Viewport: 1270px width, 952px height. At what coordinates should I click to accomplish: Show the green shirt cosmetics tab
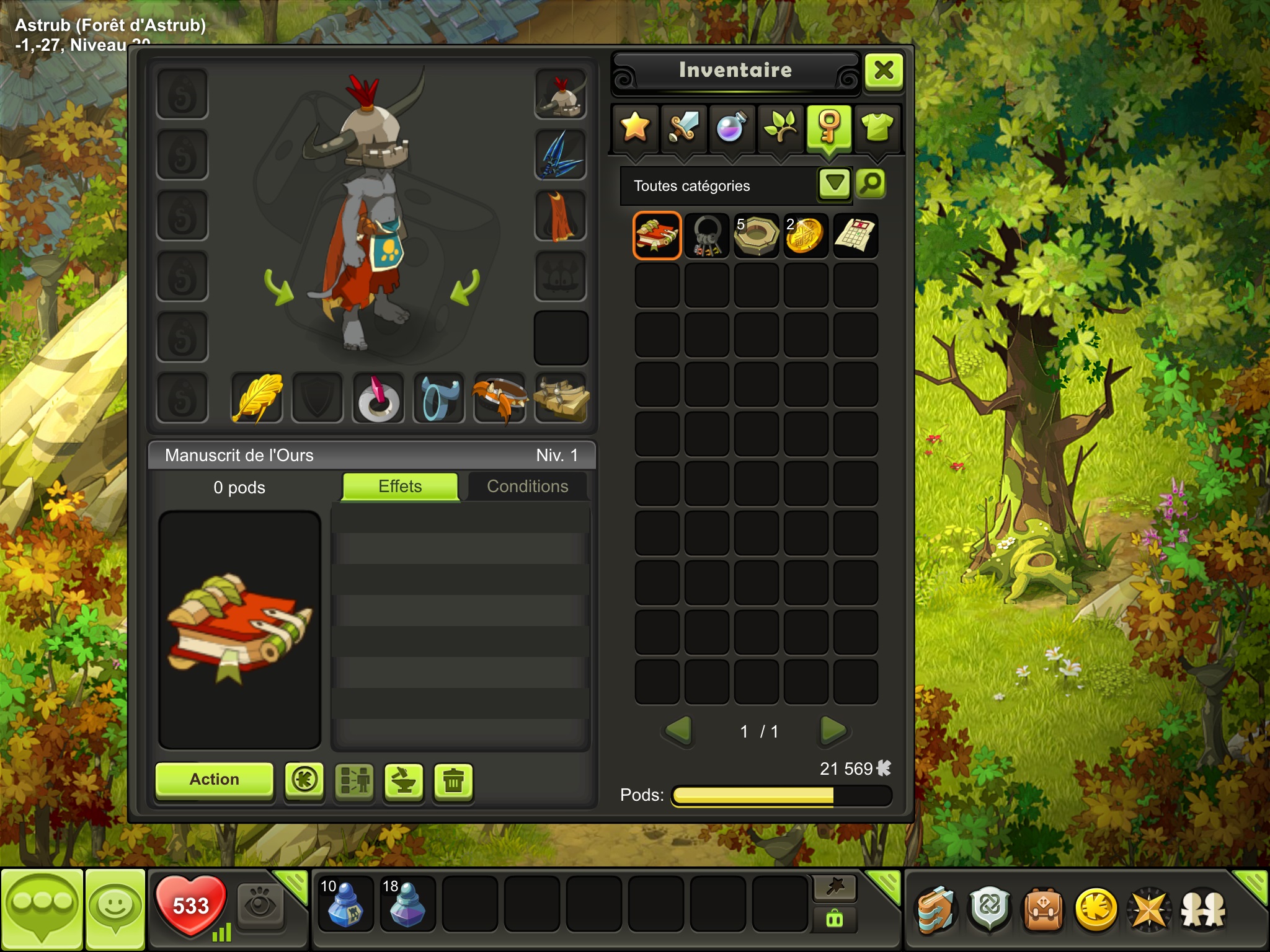877,127
